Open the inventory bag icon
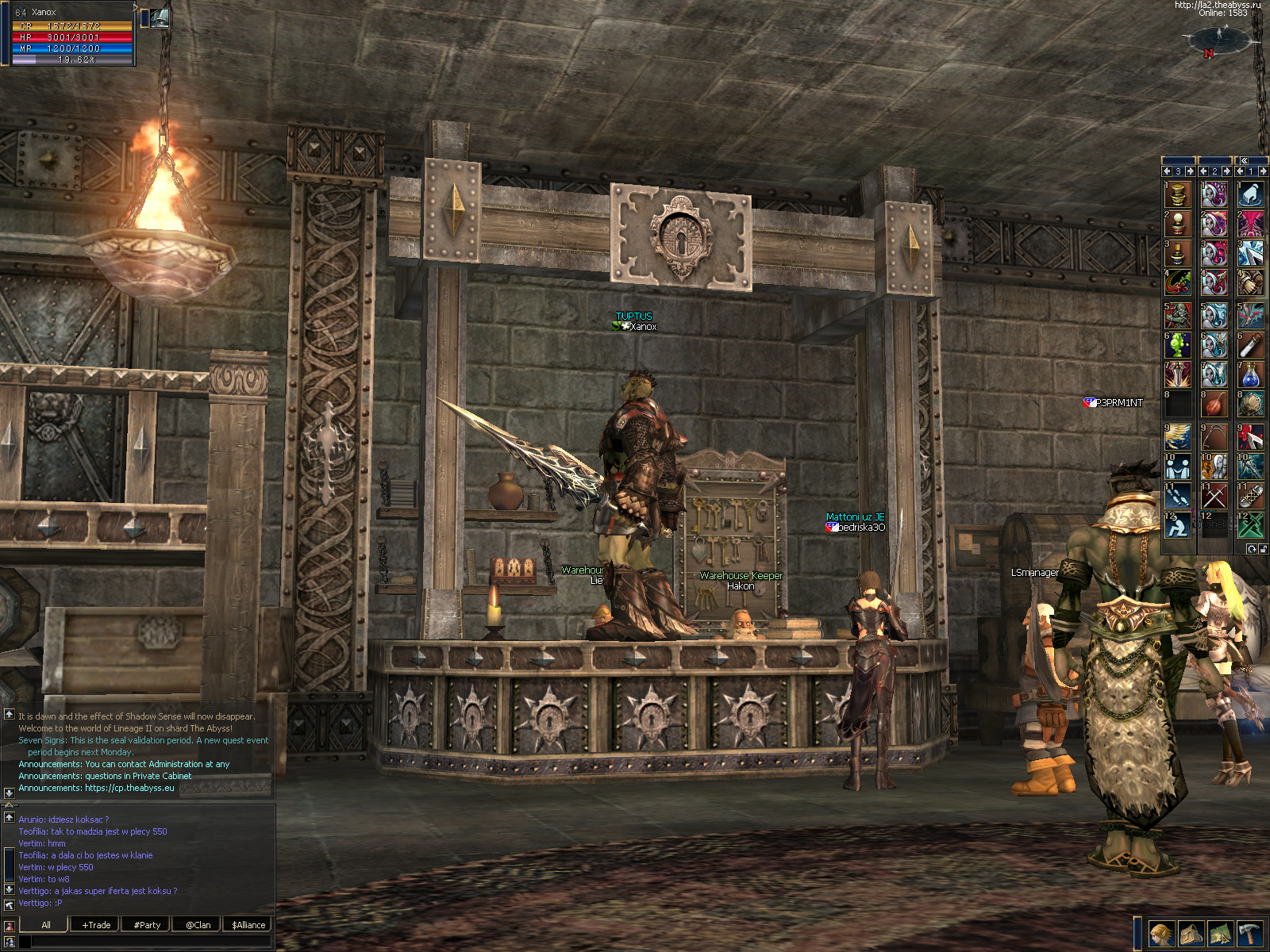1270x952 pixels. pyautogui.click(x=1191, y=934)
